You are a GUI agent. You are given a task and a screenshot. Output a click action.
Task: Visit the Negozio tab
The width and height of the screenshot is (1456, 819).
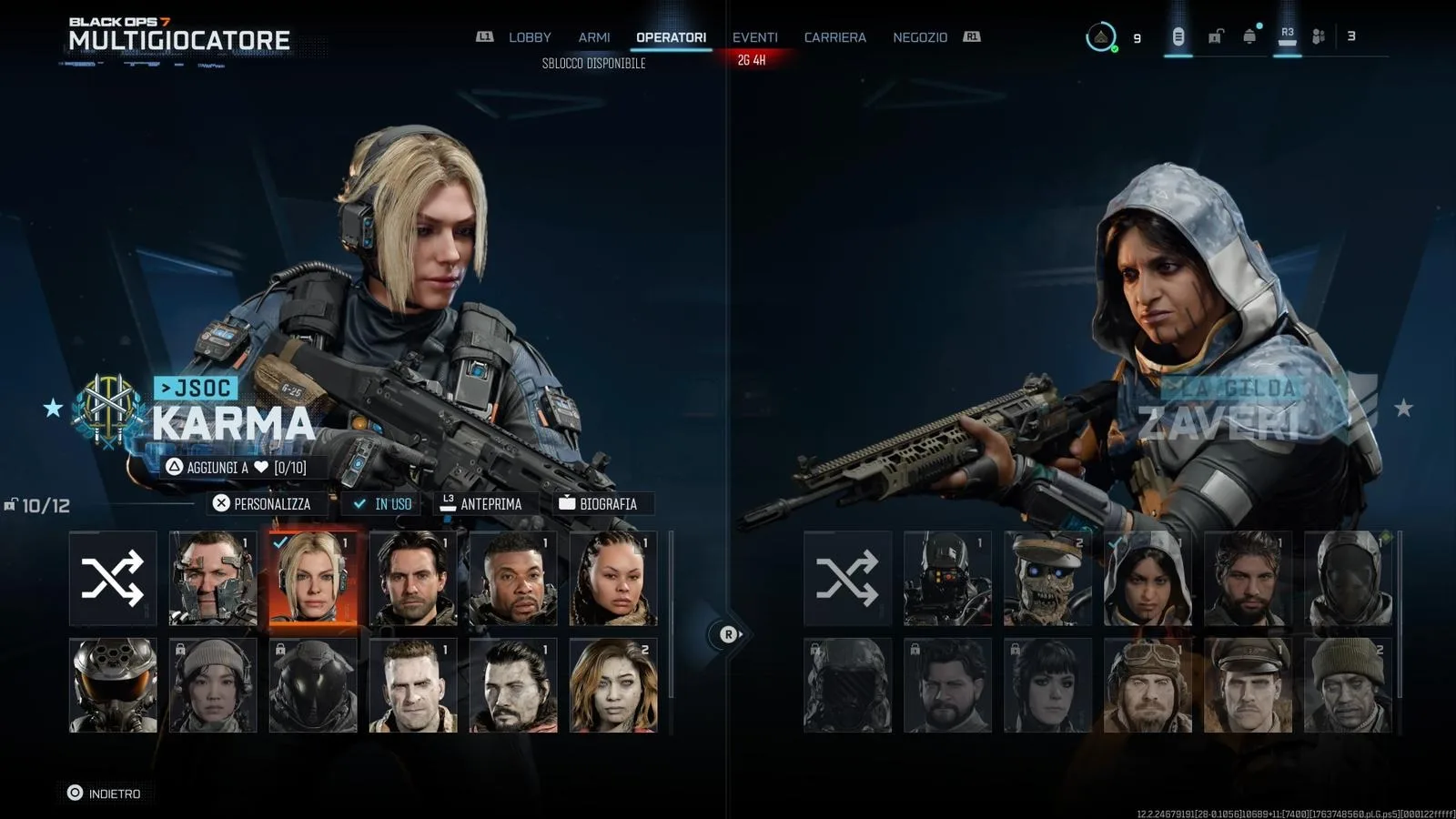click(919, 37)
